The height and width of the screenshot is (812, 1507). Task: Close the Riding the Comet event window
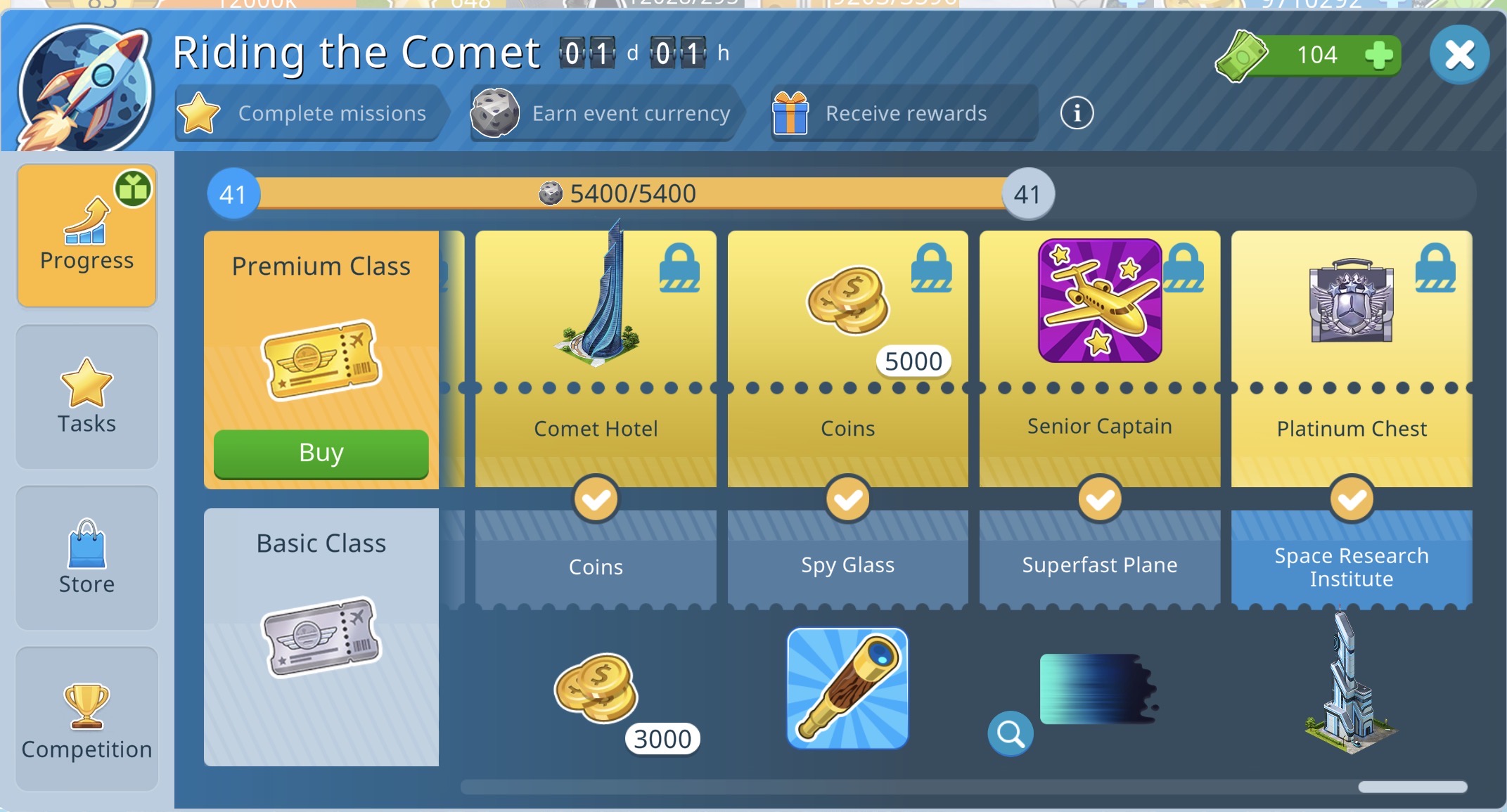(x=1459, y=55)
